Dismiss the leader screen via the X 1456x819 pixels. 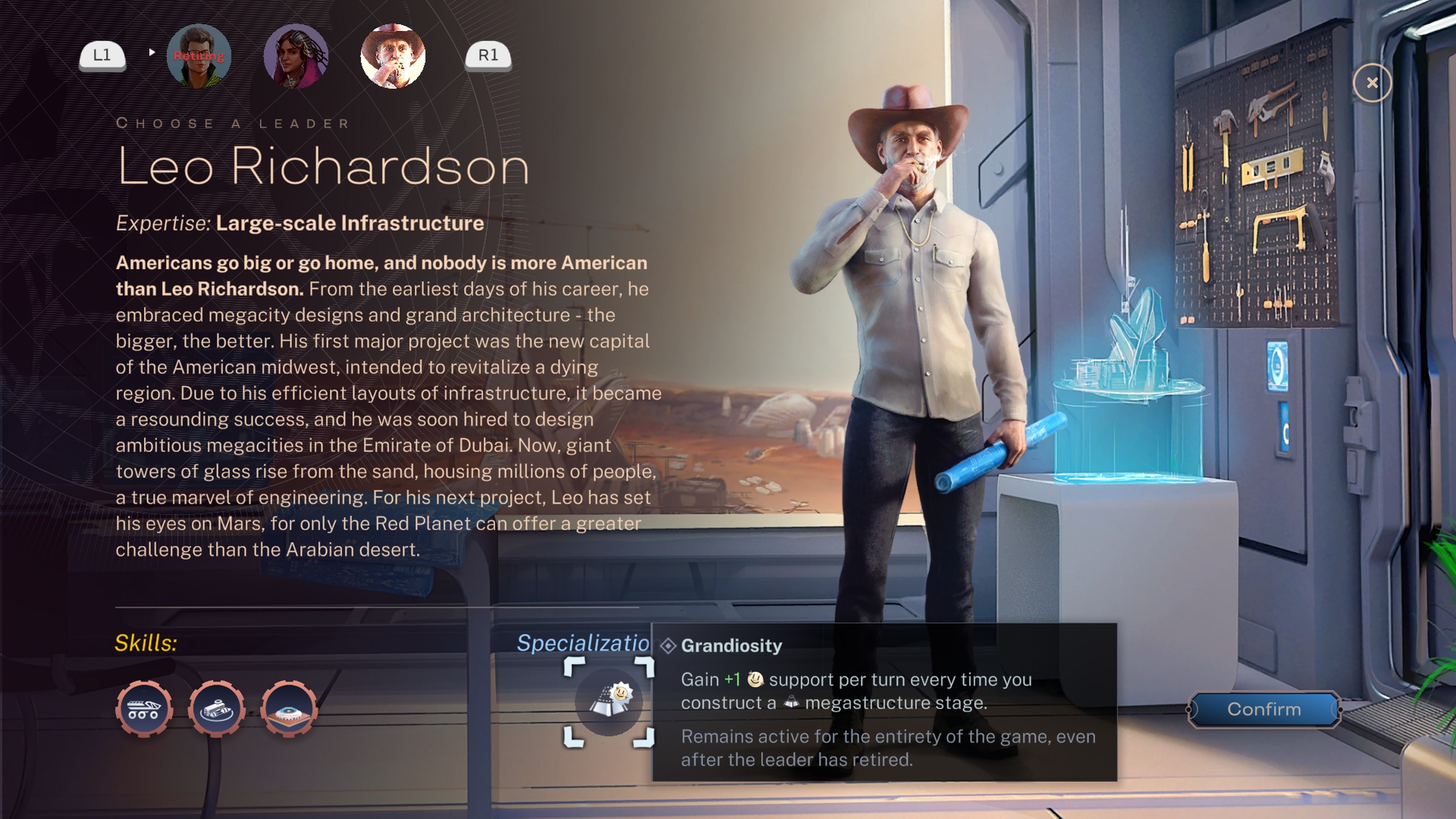(1372, 83)
